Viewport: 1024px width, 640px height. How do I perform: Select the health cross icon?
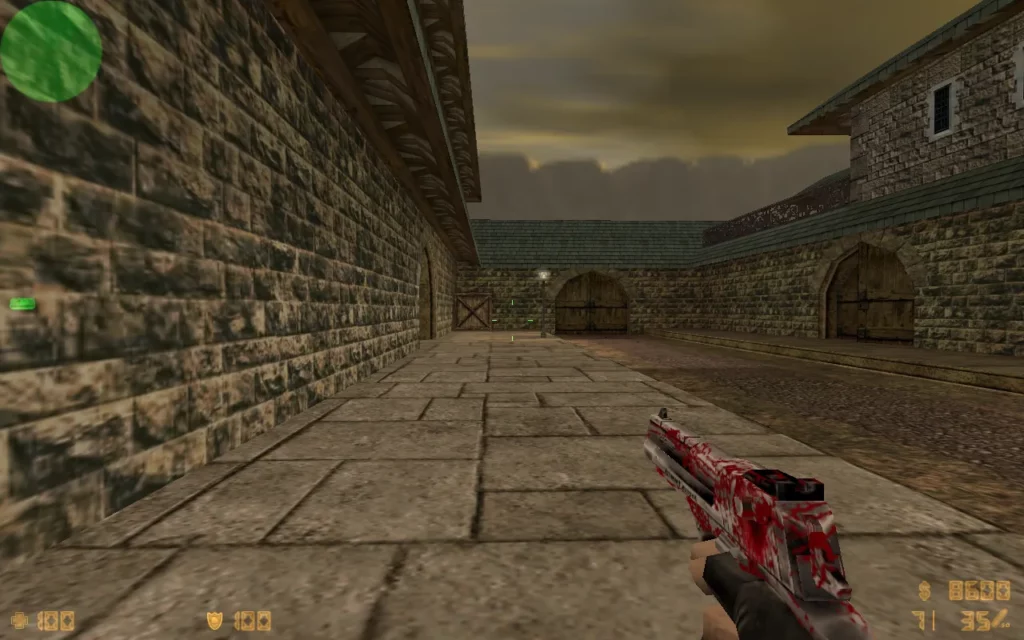pyautogui.click(x=18, y=621)
